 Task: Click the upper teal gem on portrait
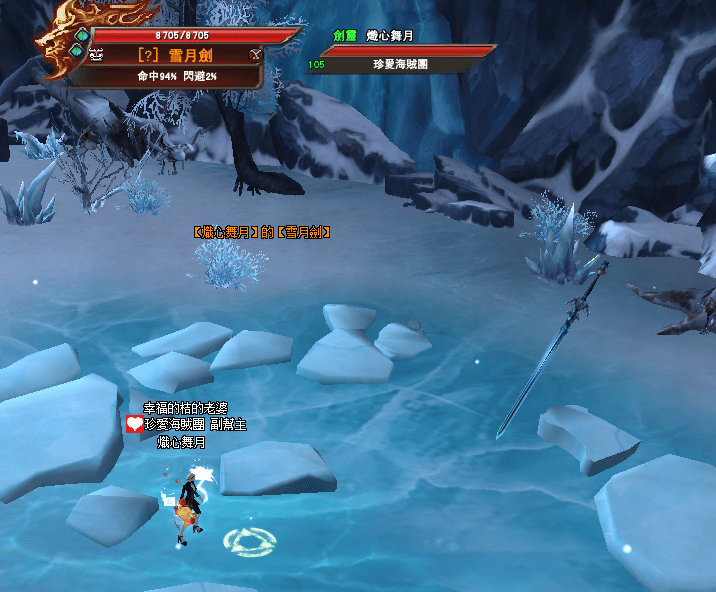point(82,35)
